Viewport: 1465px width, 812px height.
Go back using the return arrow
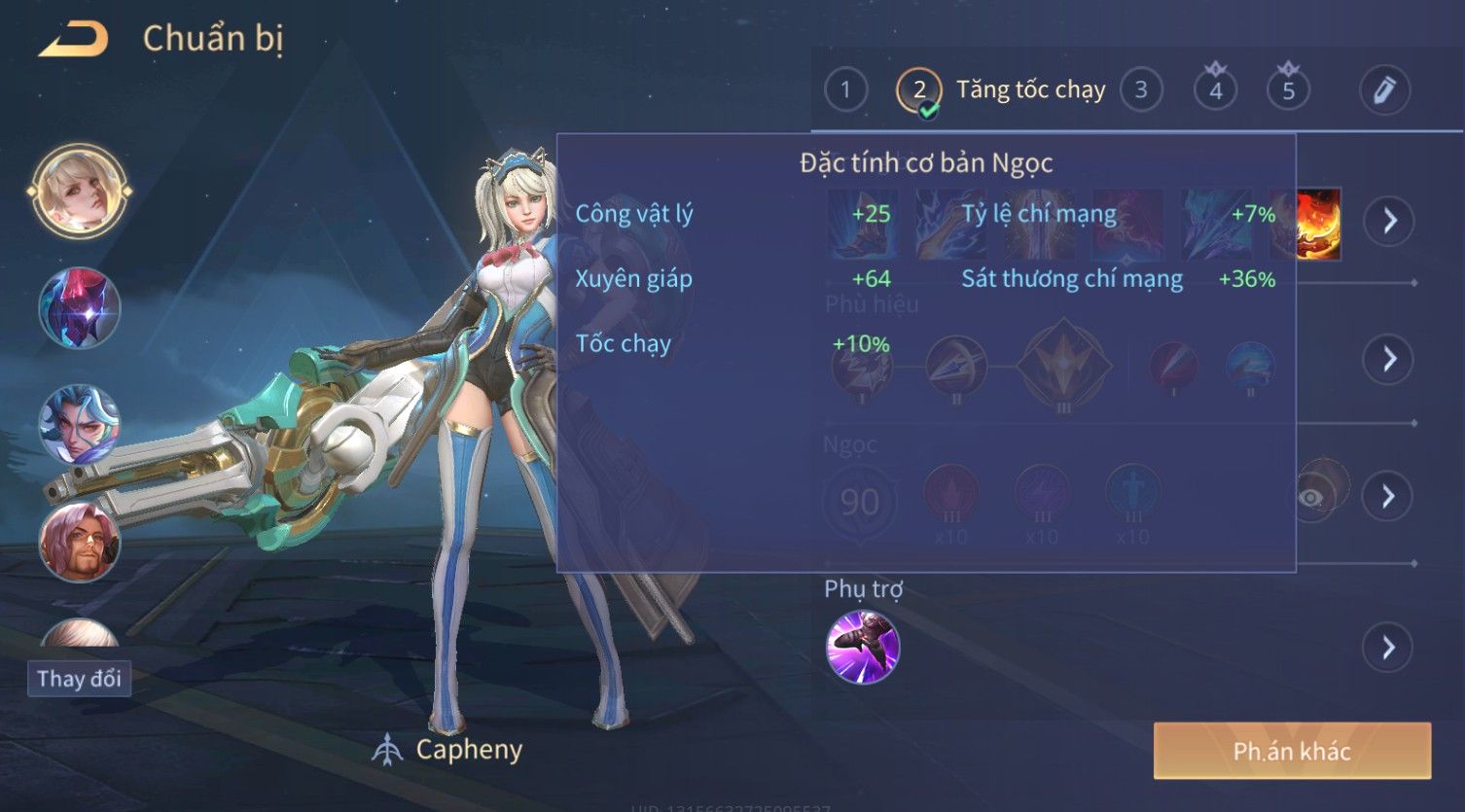click(73, 40)
